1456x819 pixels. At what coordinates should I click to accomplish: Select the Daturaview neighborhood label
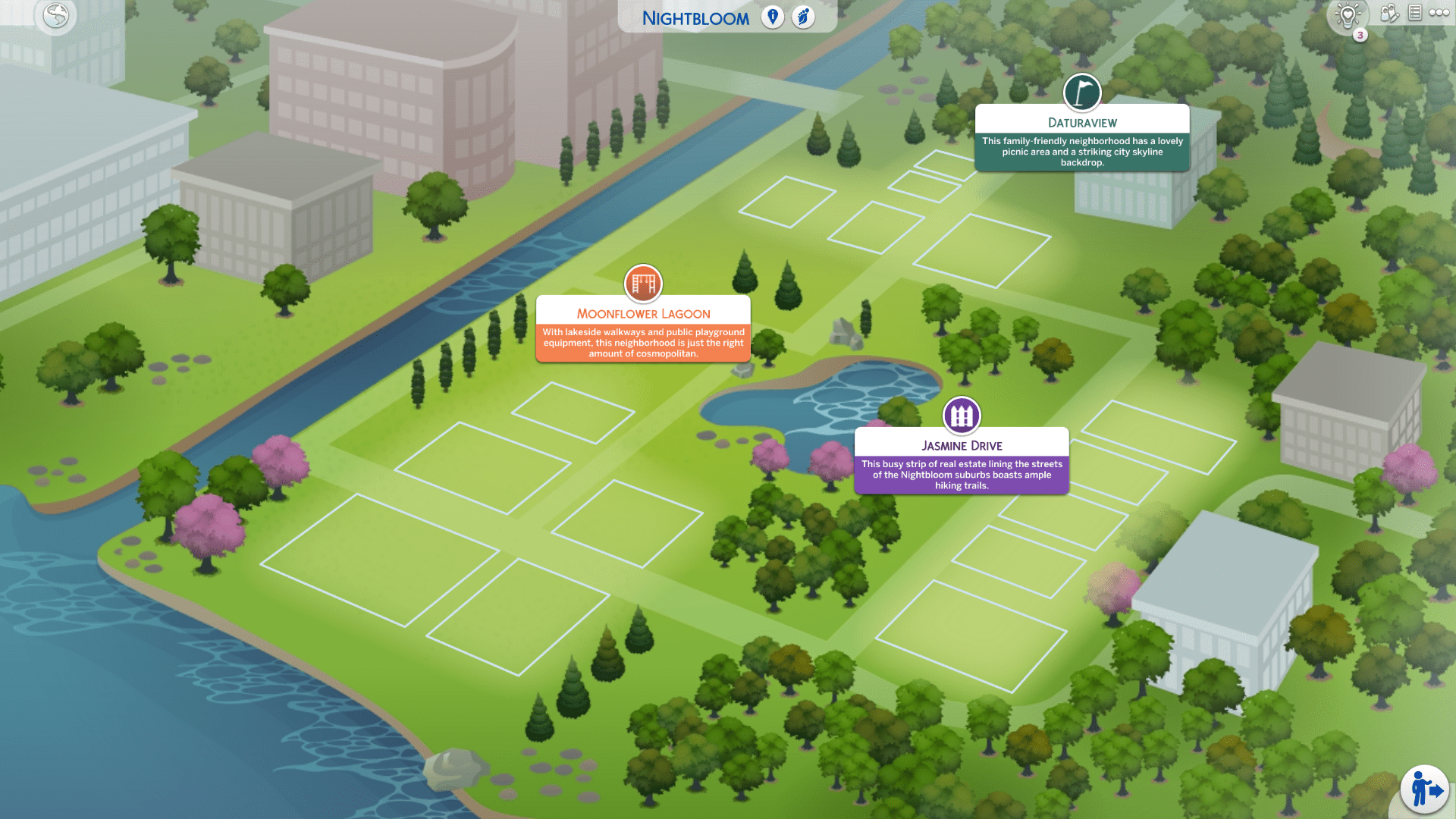1082,123
